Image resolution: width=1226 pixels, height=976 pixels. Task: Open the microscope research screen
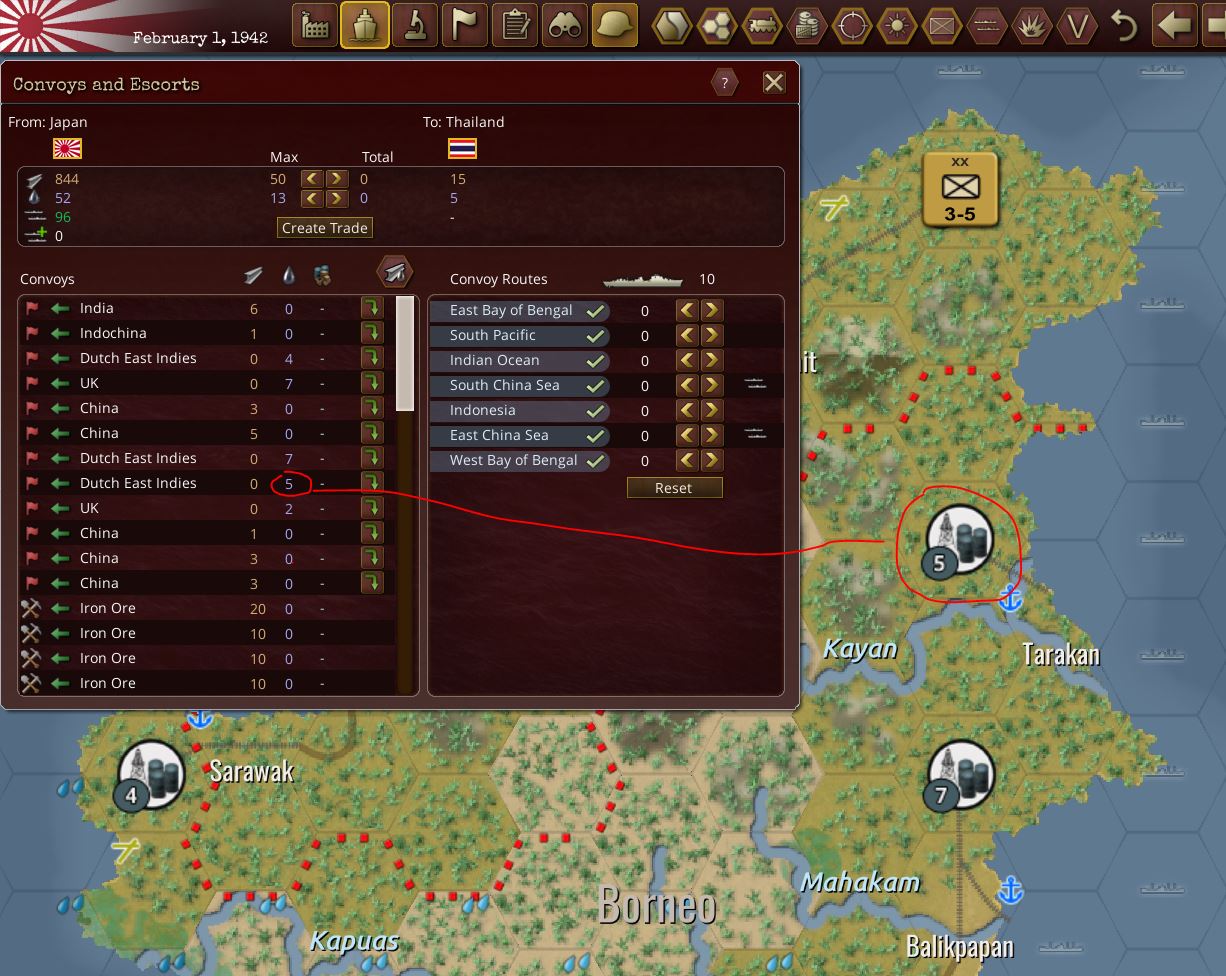click(x=415, y=26)
